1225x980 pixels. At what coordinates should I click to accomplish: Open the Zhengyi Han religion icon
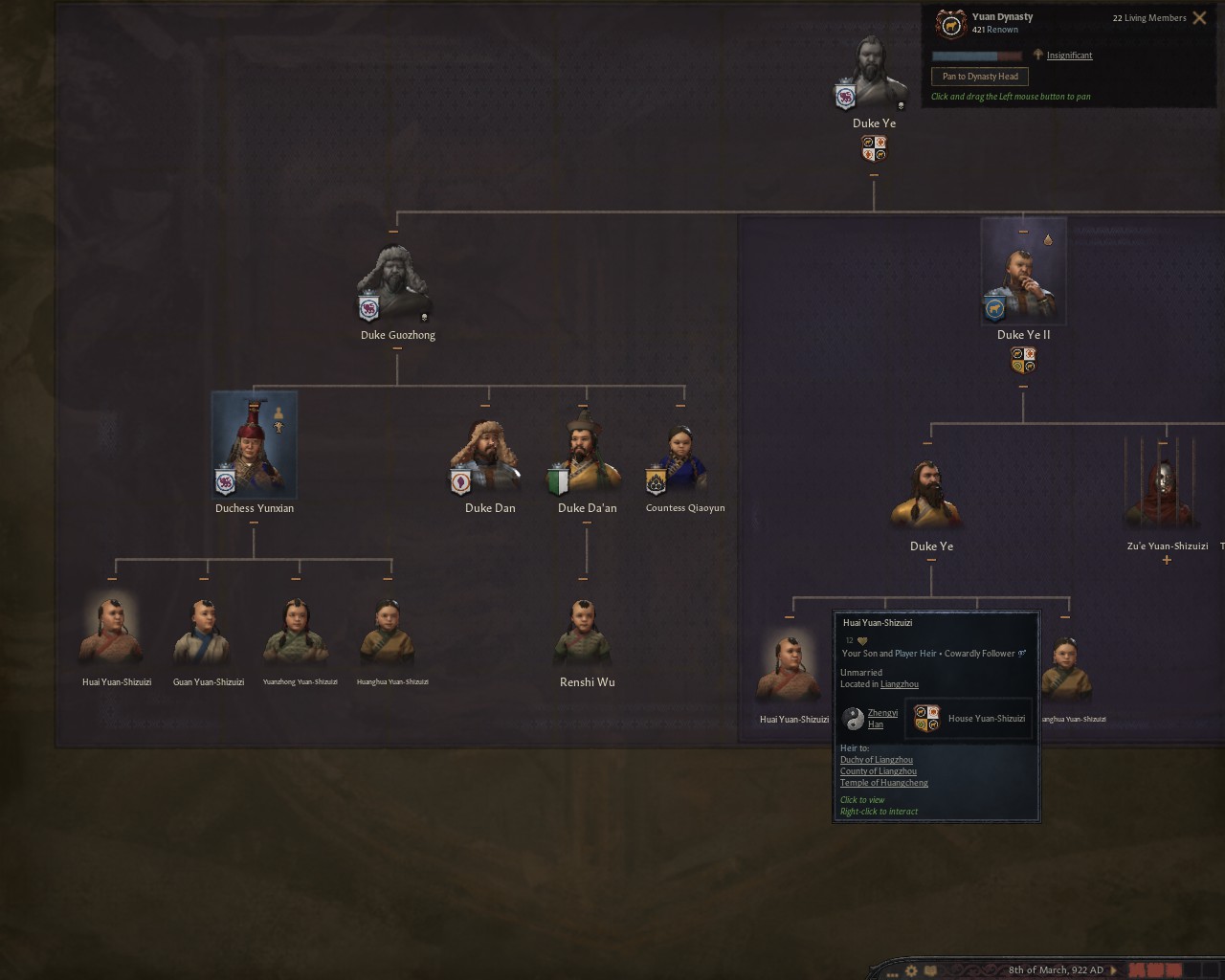(x=853, y=718)
